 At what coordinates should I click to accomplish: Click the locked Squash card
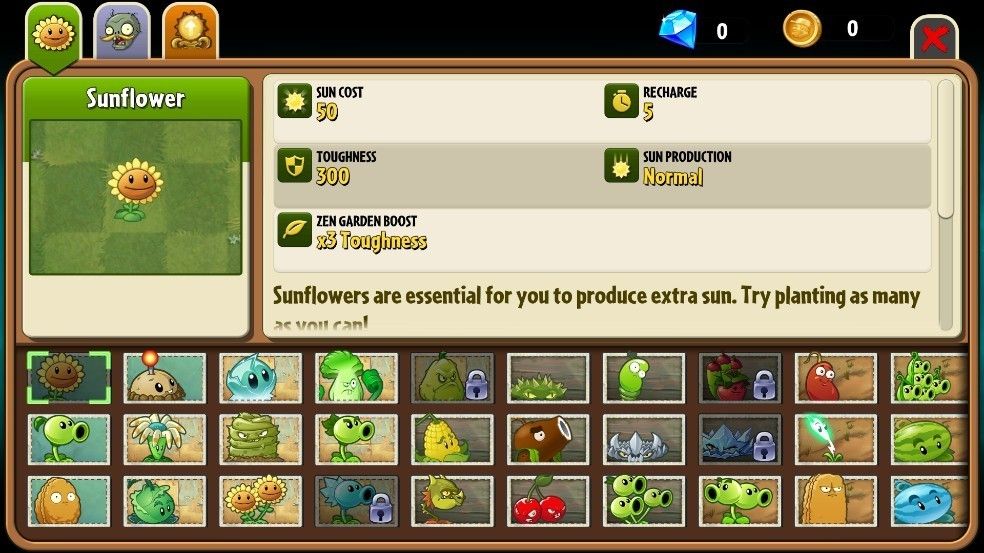(452, 377)
